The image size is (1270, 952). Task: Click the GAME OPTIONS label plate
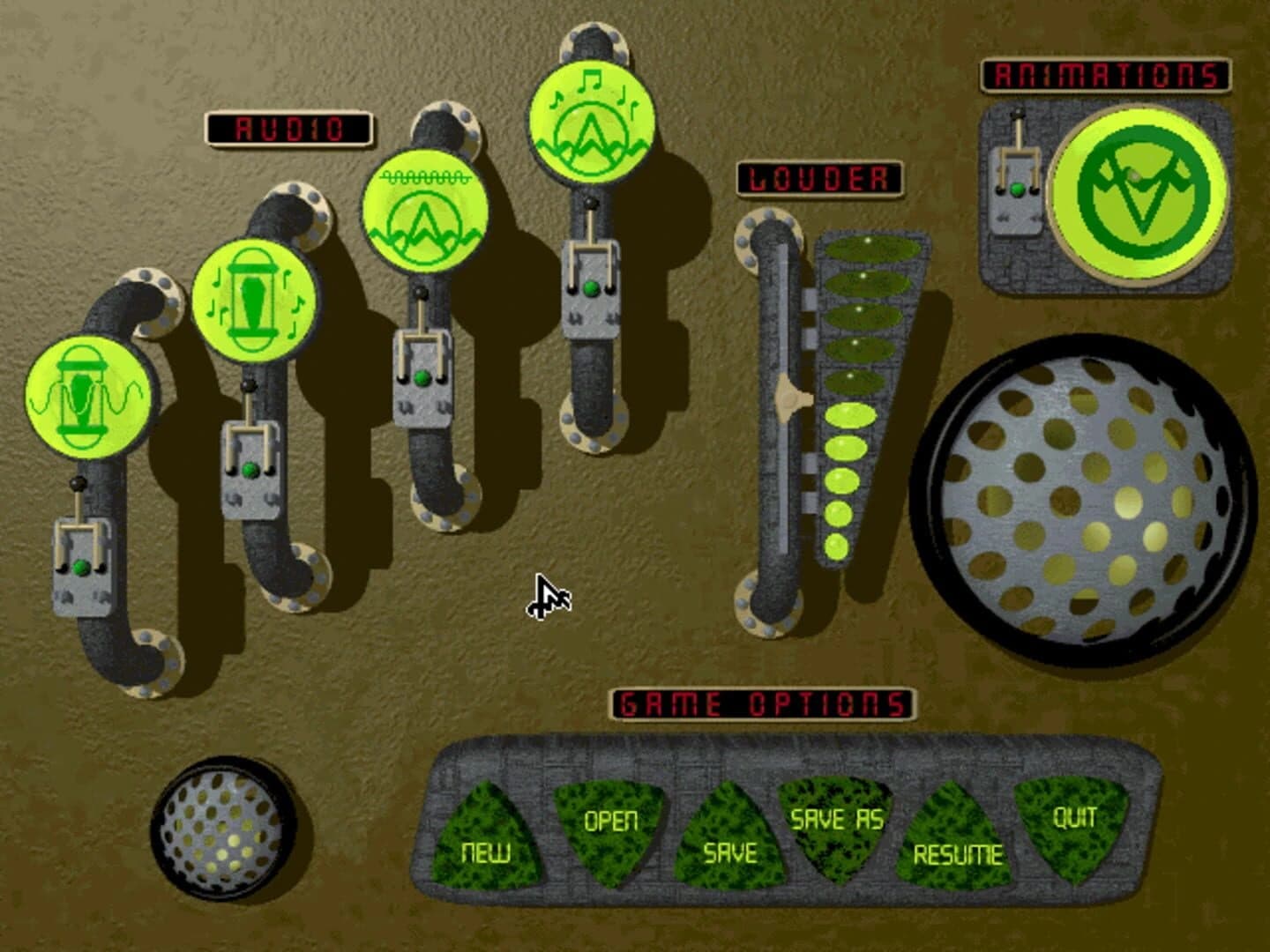click(760, 701)
